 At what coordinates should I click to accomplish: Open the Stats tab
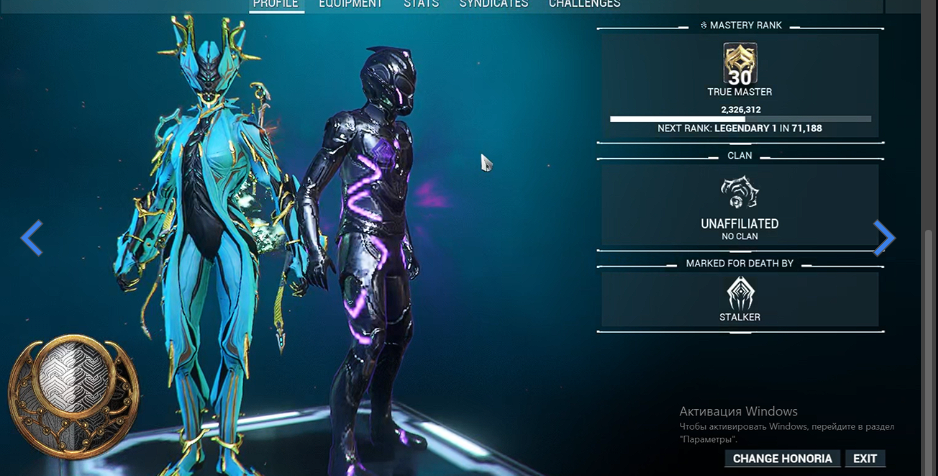(x=421, y=4)
